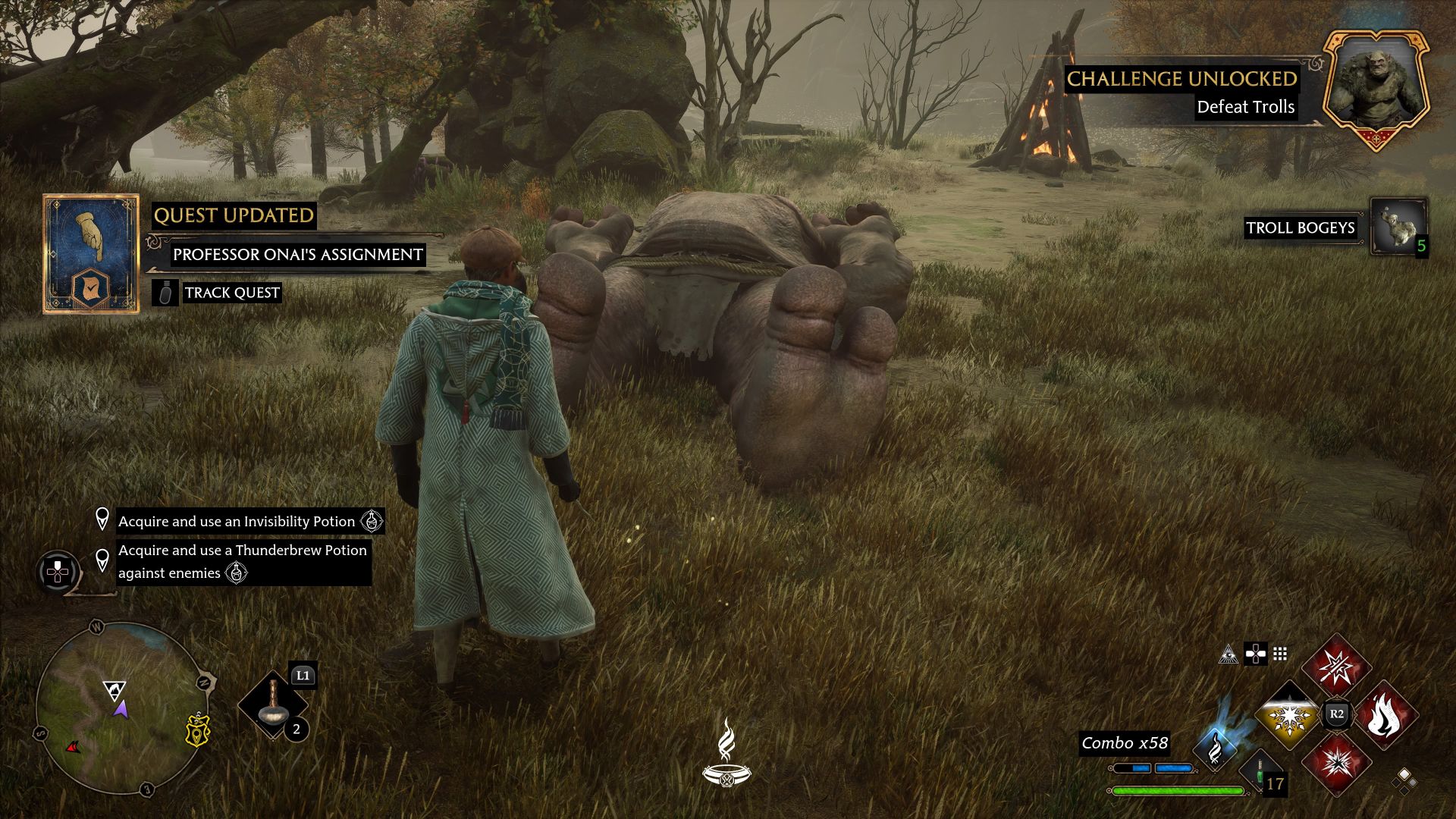Open the spell grid icon near the d-pad

(x=1280, y=654)
